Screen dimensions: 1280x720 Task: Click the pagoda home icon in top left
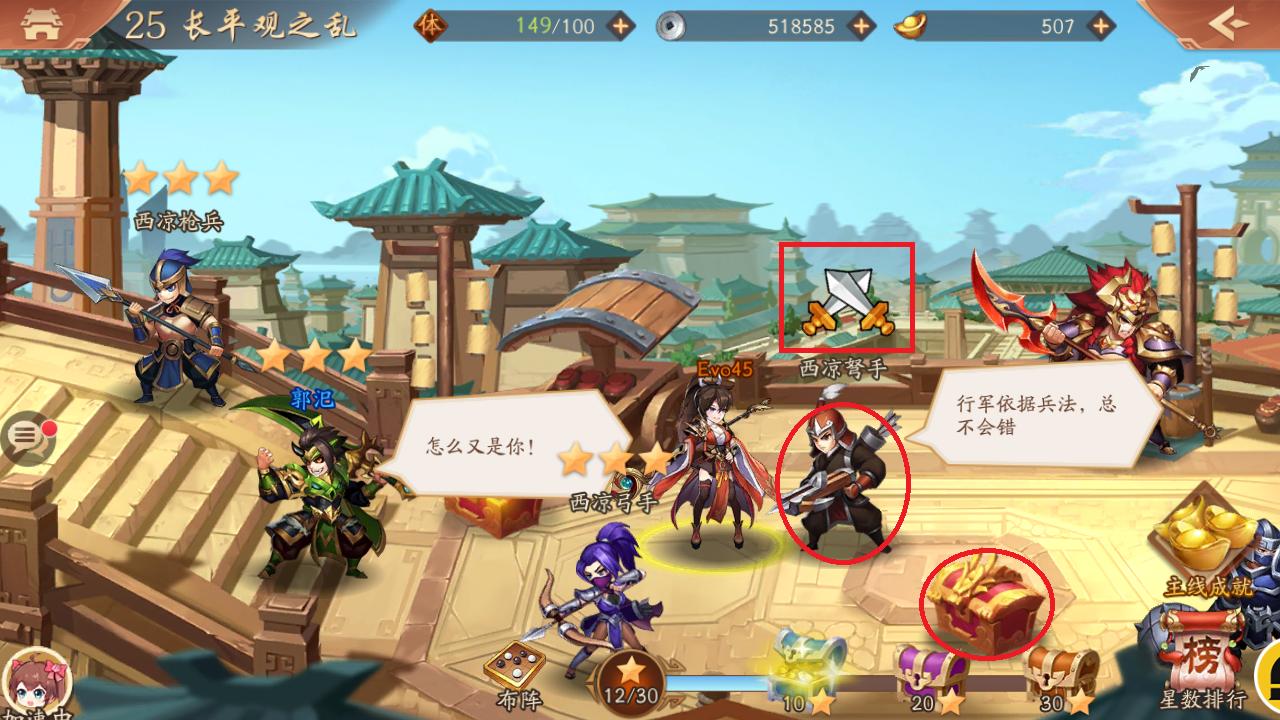click(40, 22)
